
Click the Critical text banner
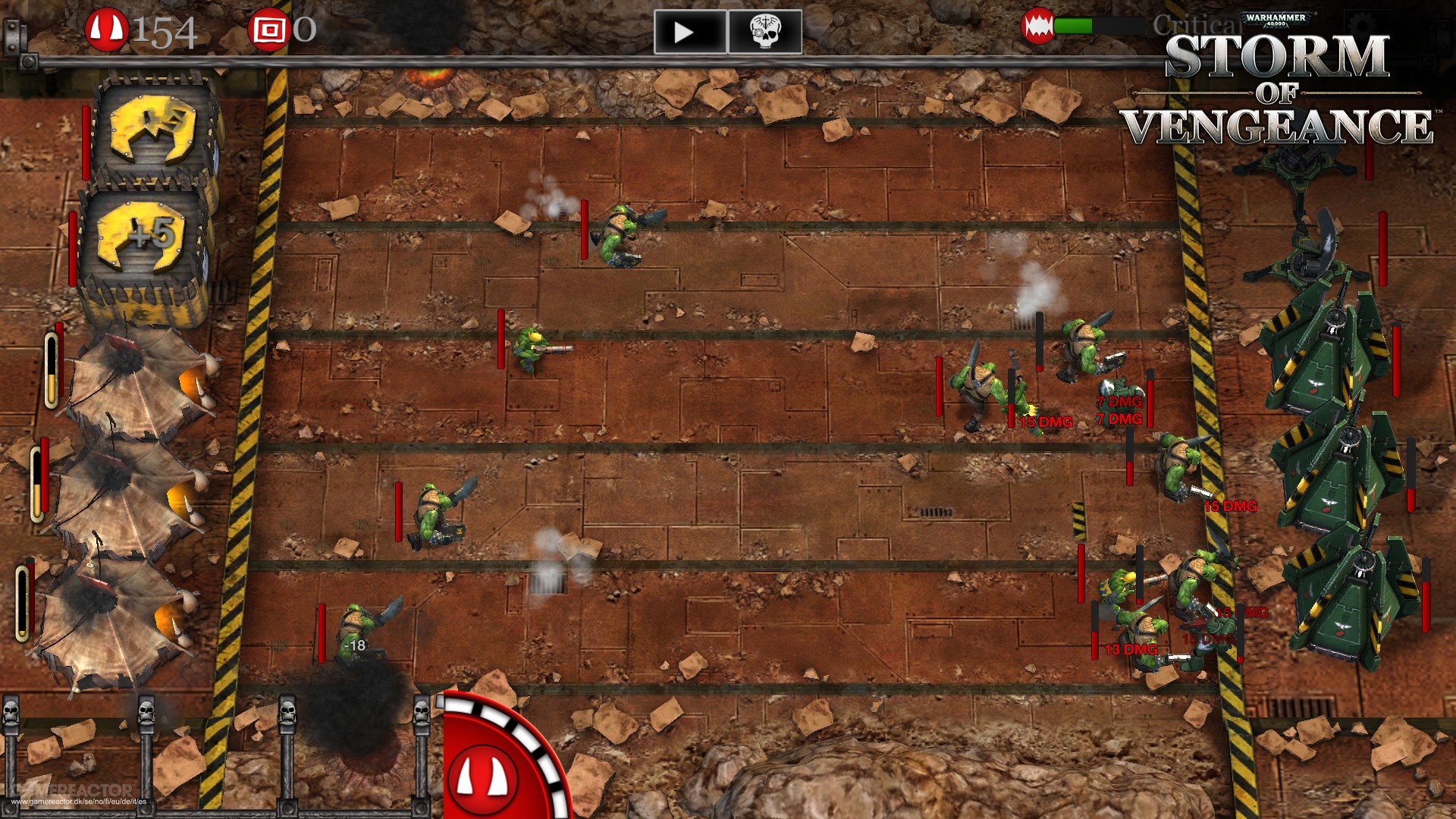1197,25
